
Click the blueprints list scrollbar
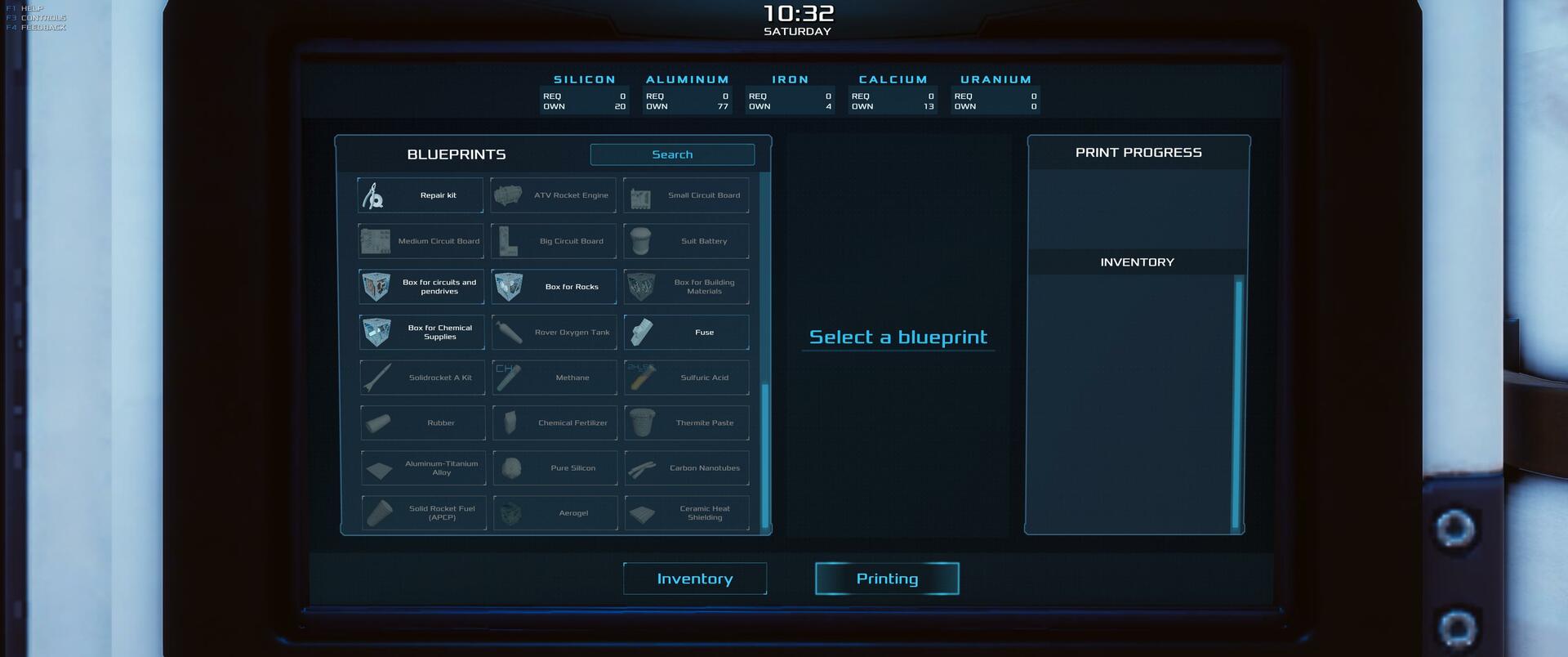click(x=765, y=454)
